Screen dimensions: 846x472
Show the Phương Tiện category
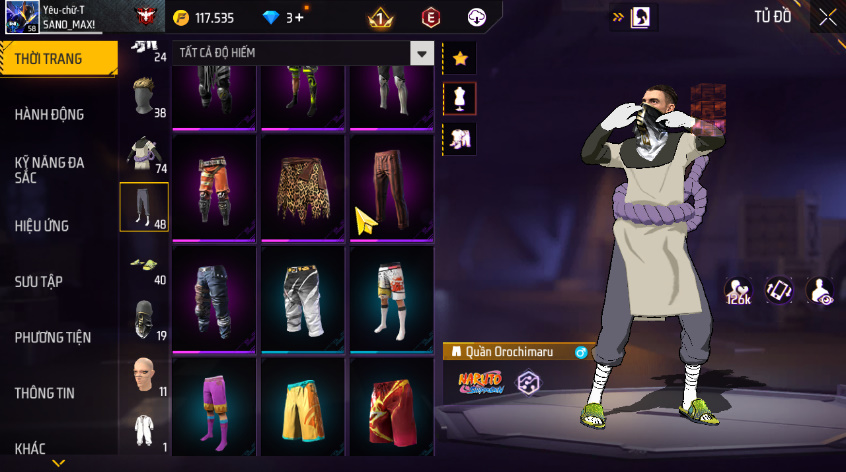click(x=51, y=337)
